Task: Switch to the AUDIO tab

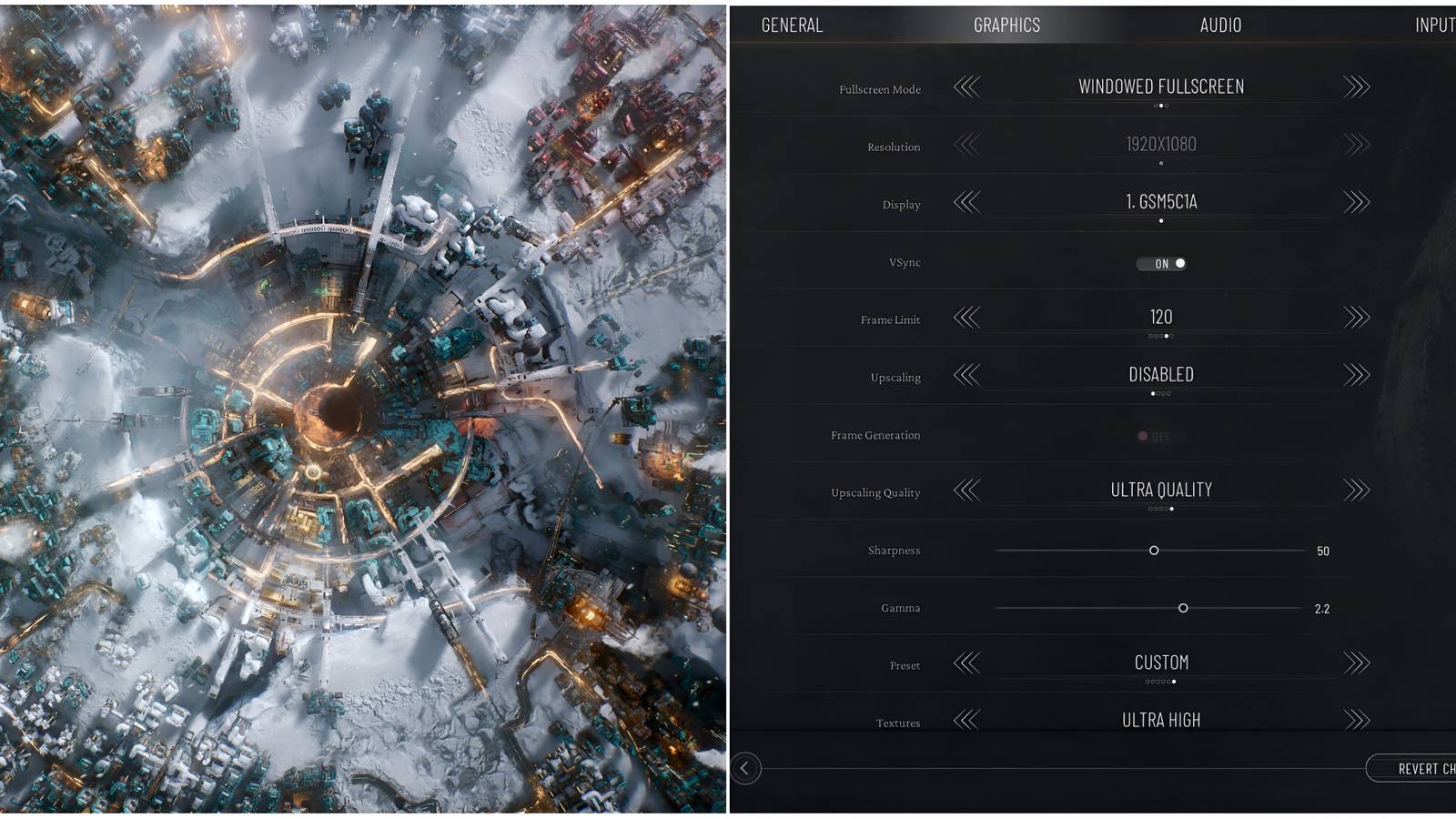Action: tap(1220, 25)
